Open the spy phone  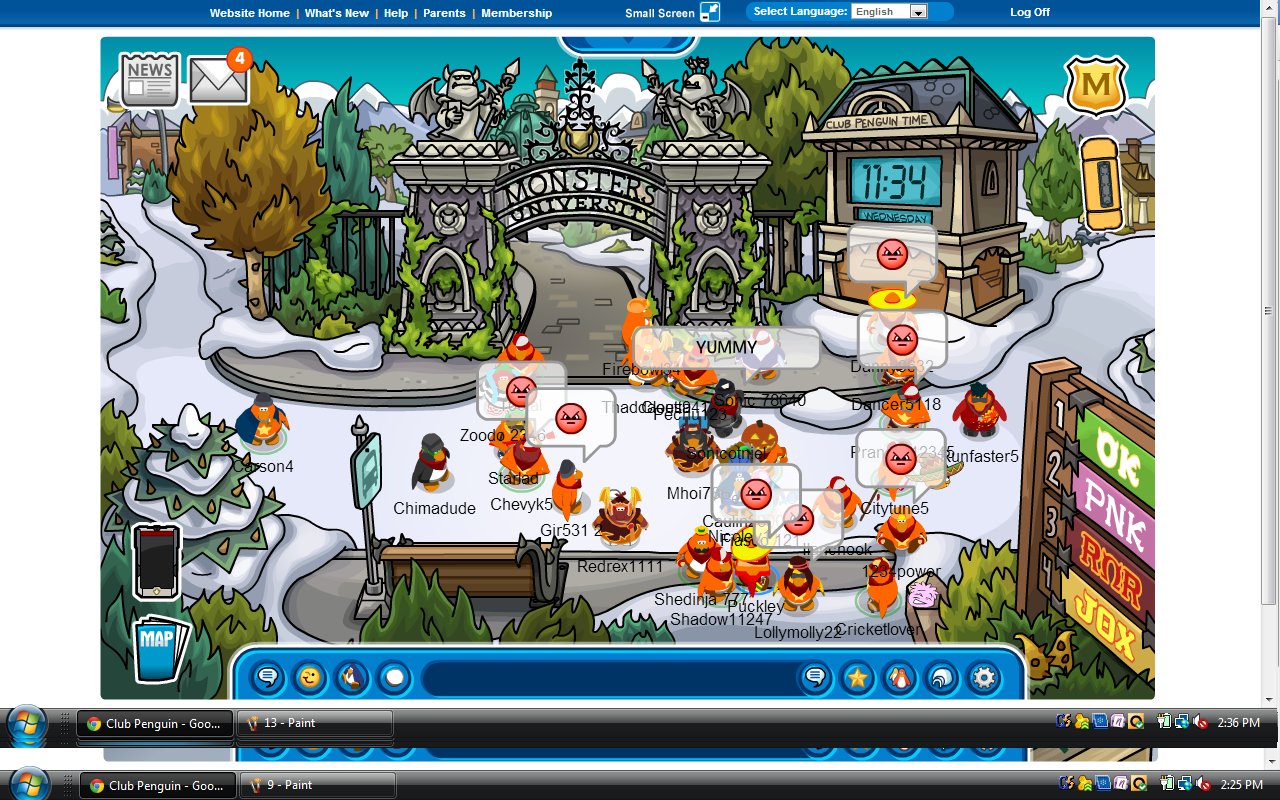click(157, 561)
